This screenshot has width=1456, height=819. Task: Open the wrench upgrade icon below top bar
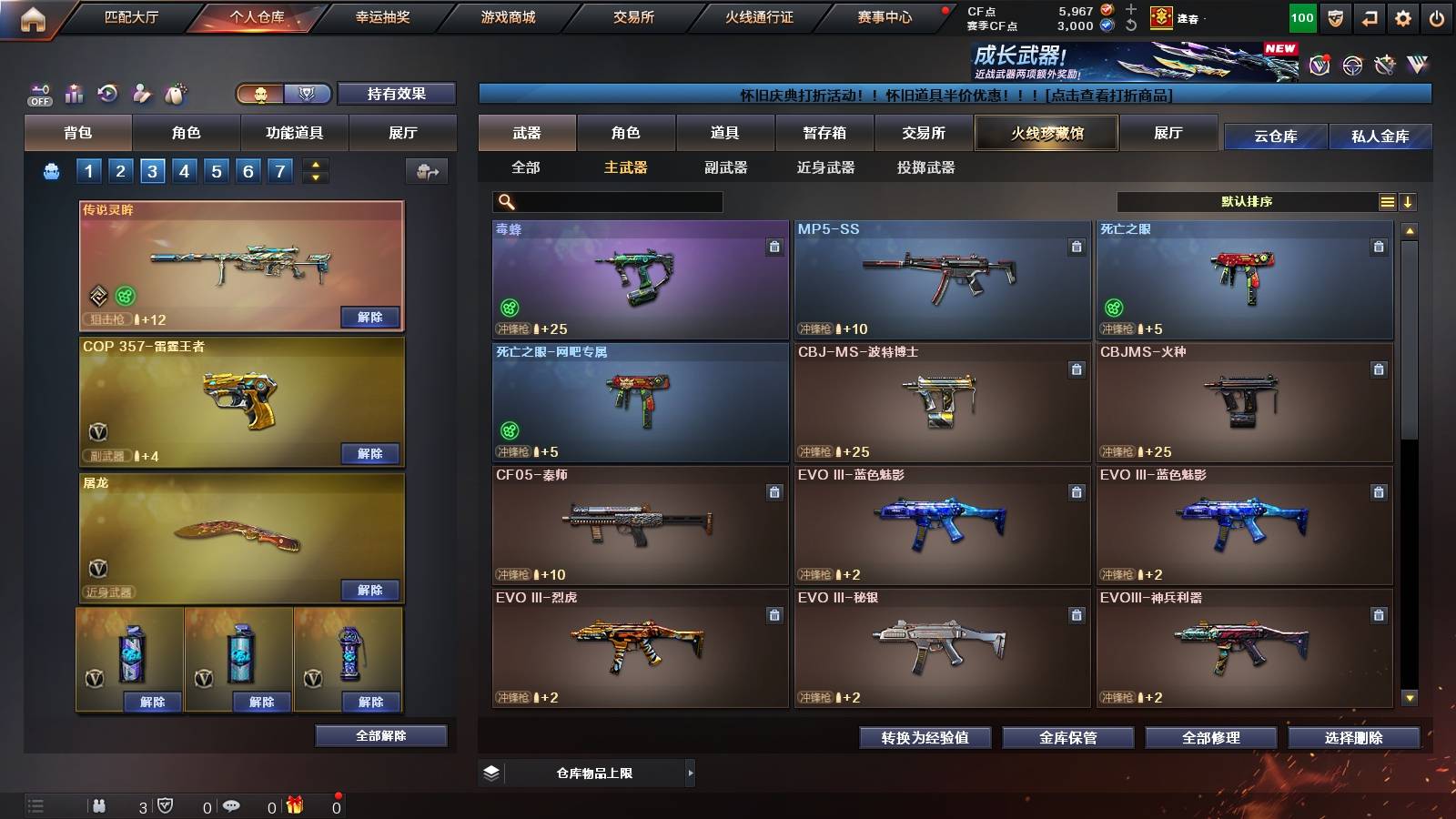[1386, 66]
